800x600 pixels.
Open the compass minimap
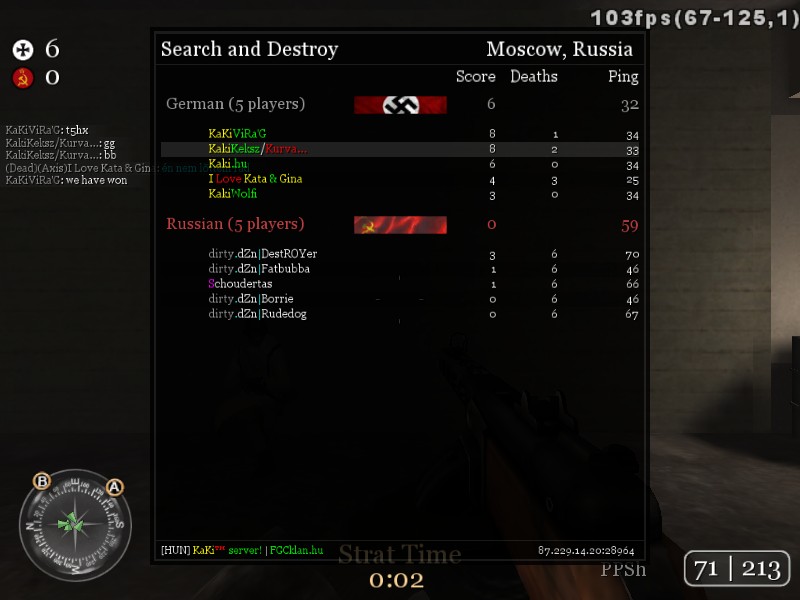(75, 525)
